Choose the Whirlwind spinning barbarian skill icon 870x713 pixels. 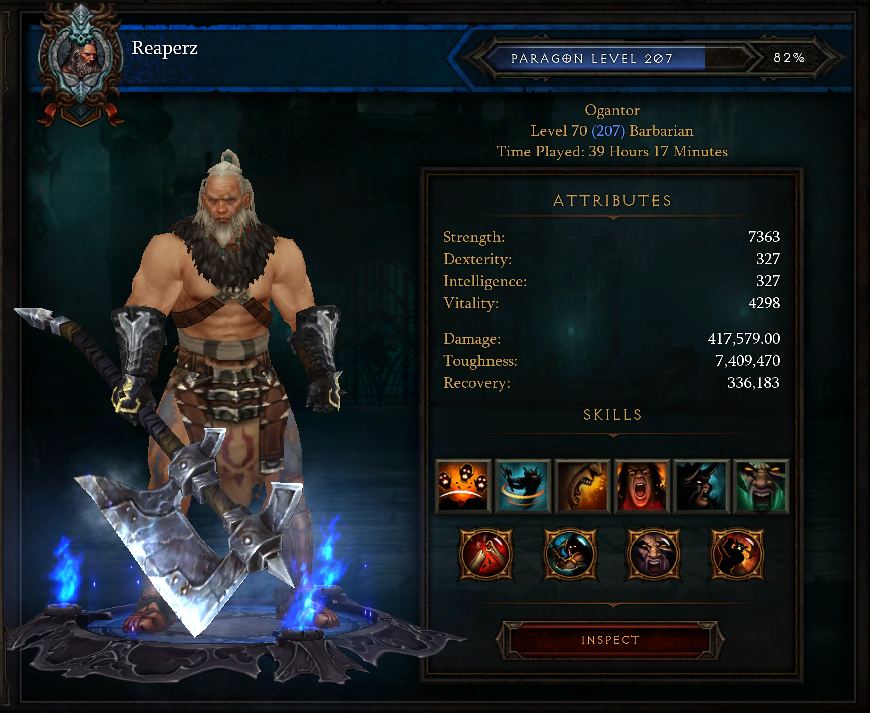tap(523, 487)
